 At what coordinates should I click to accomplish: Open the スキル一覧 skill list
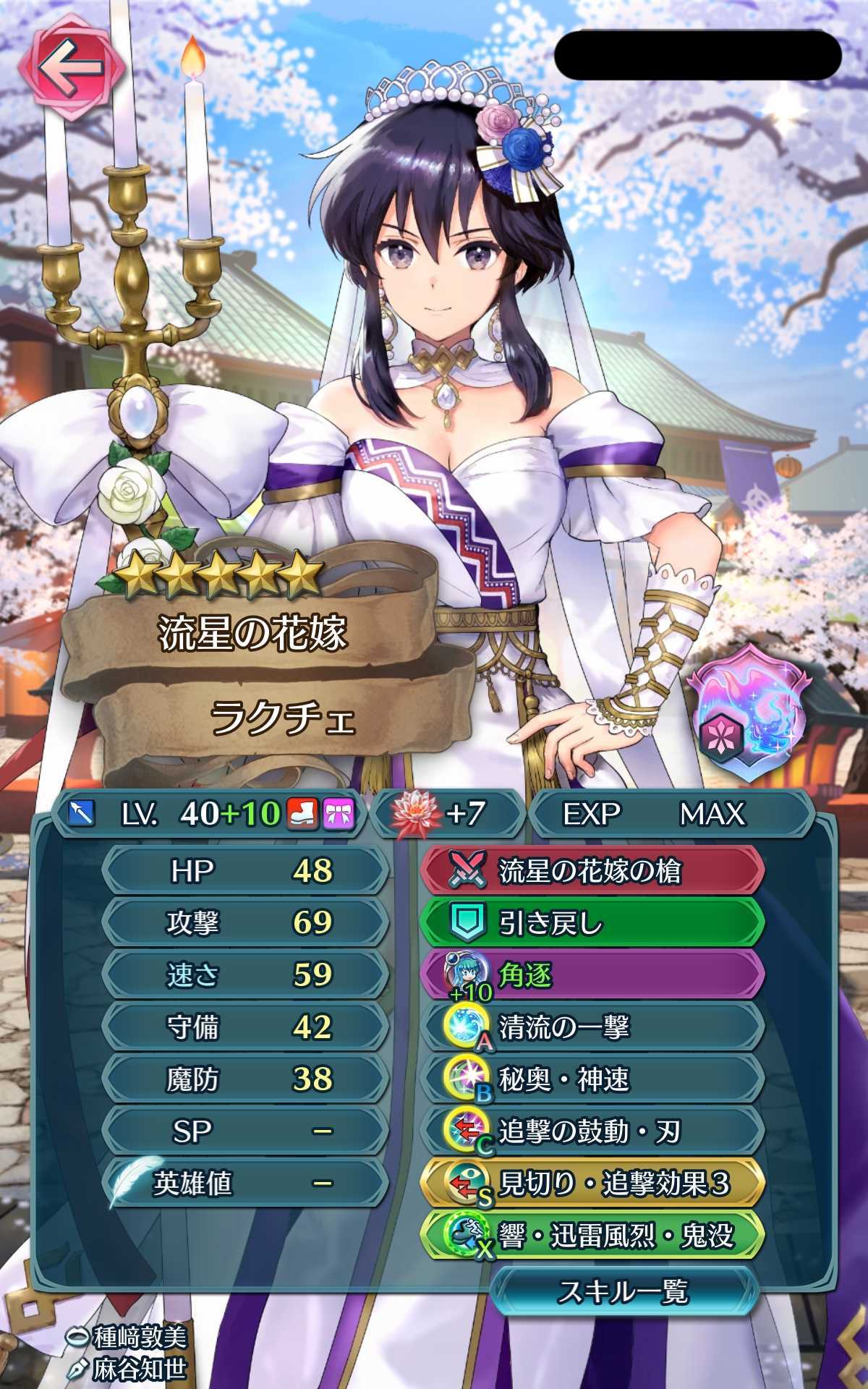[624, 1291]
